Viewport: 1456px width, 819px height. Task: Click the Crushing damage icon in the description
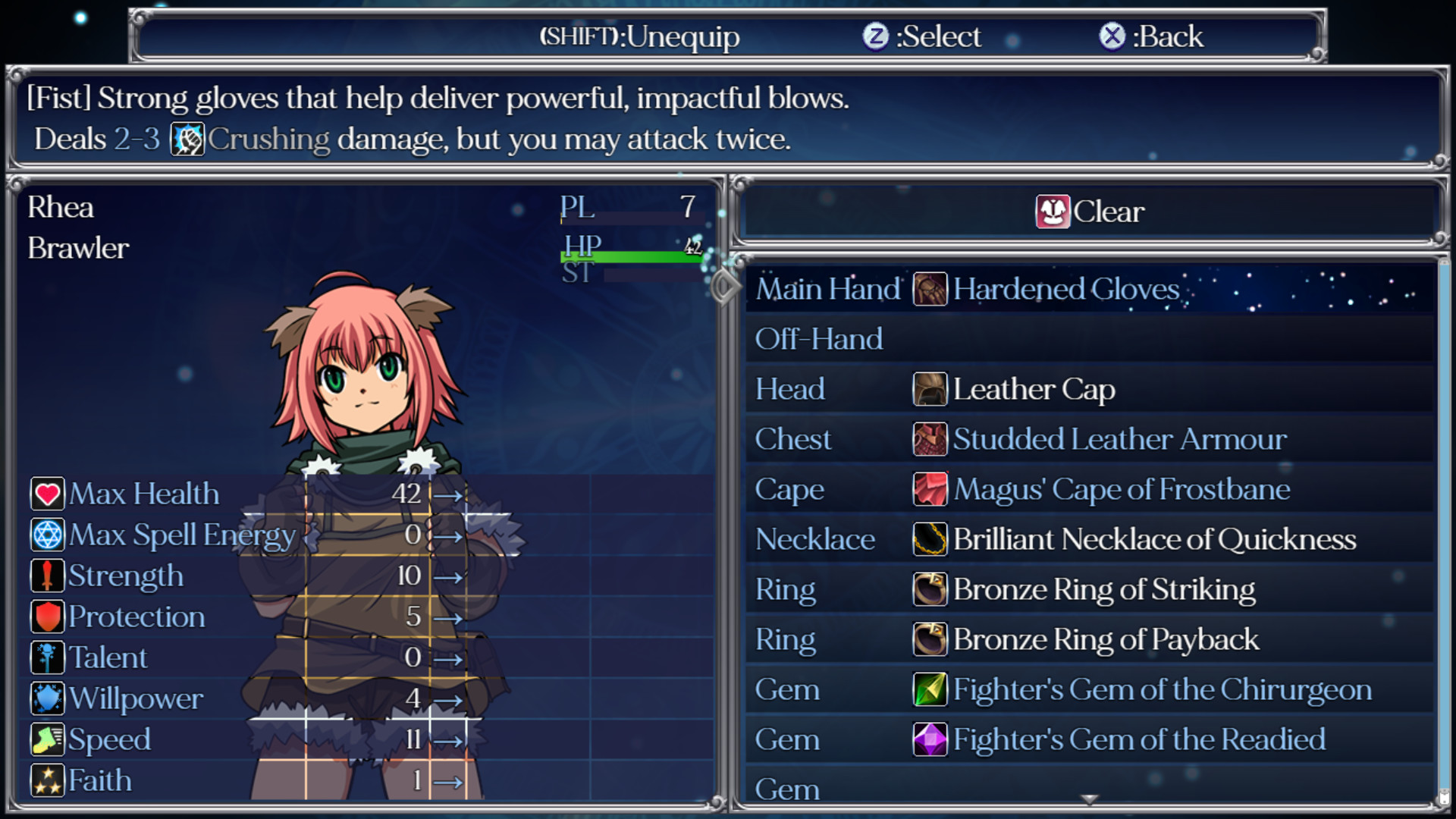(x=187, y=140)
